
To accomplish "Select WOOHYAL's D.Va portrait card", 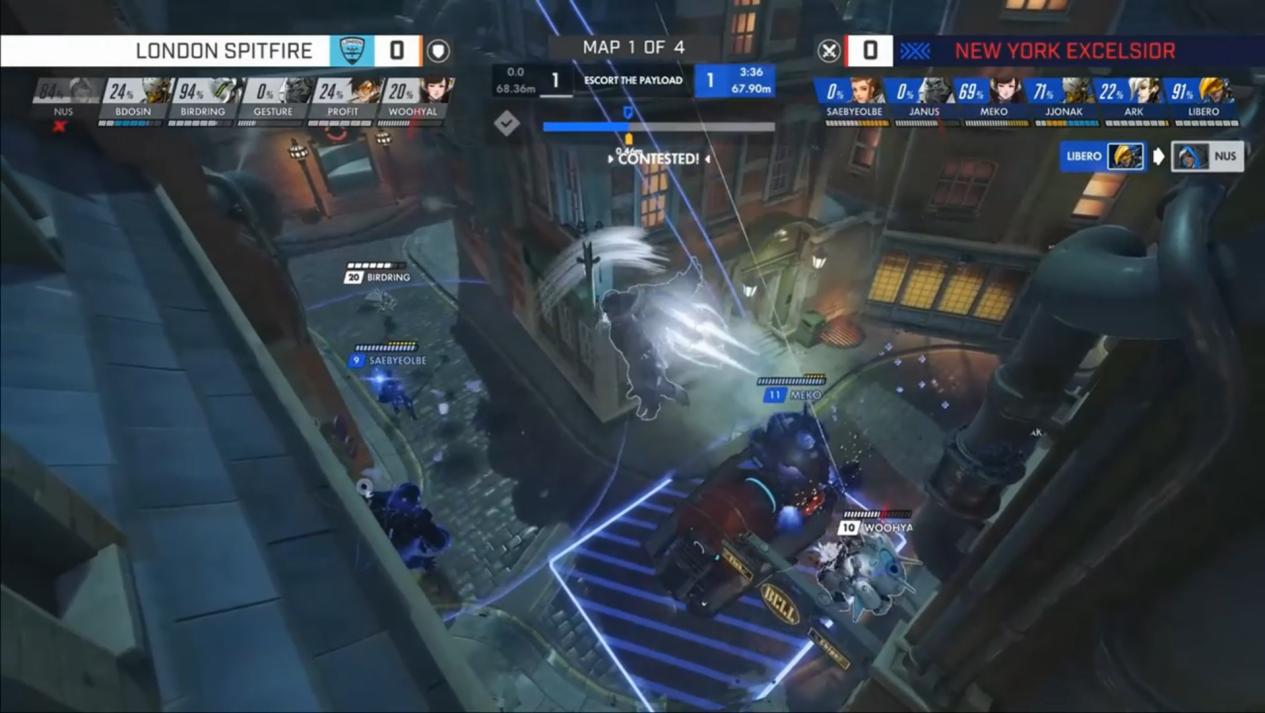I will coord(412,99).
